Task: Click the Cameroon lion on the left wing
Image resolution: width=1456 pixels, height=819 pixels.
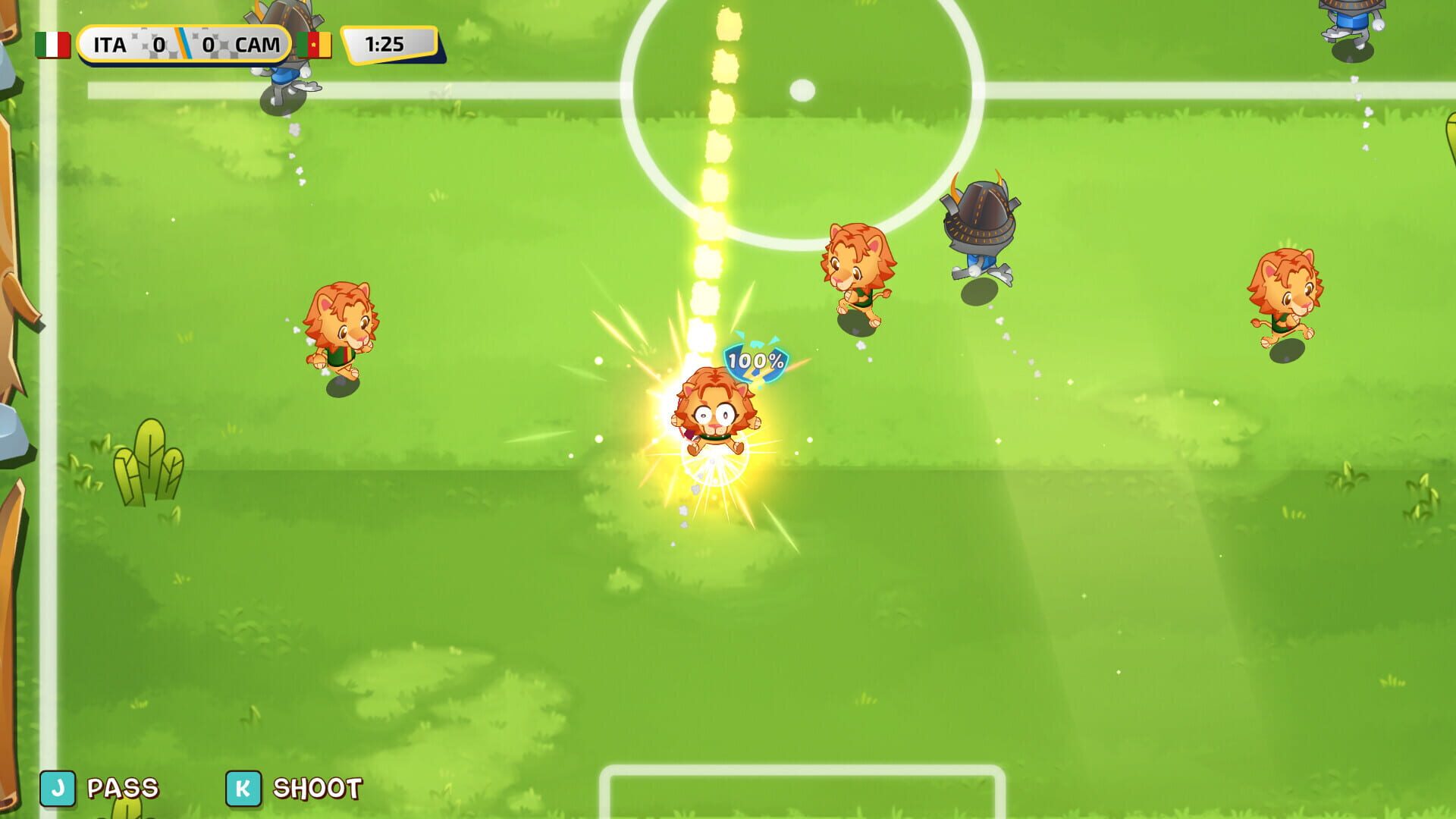Action: 343,334
